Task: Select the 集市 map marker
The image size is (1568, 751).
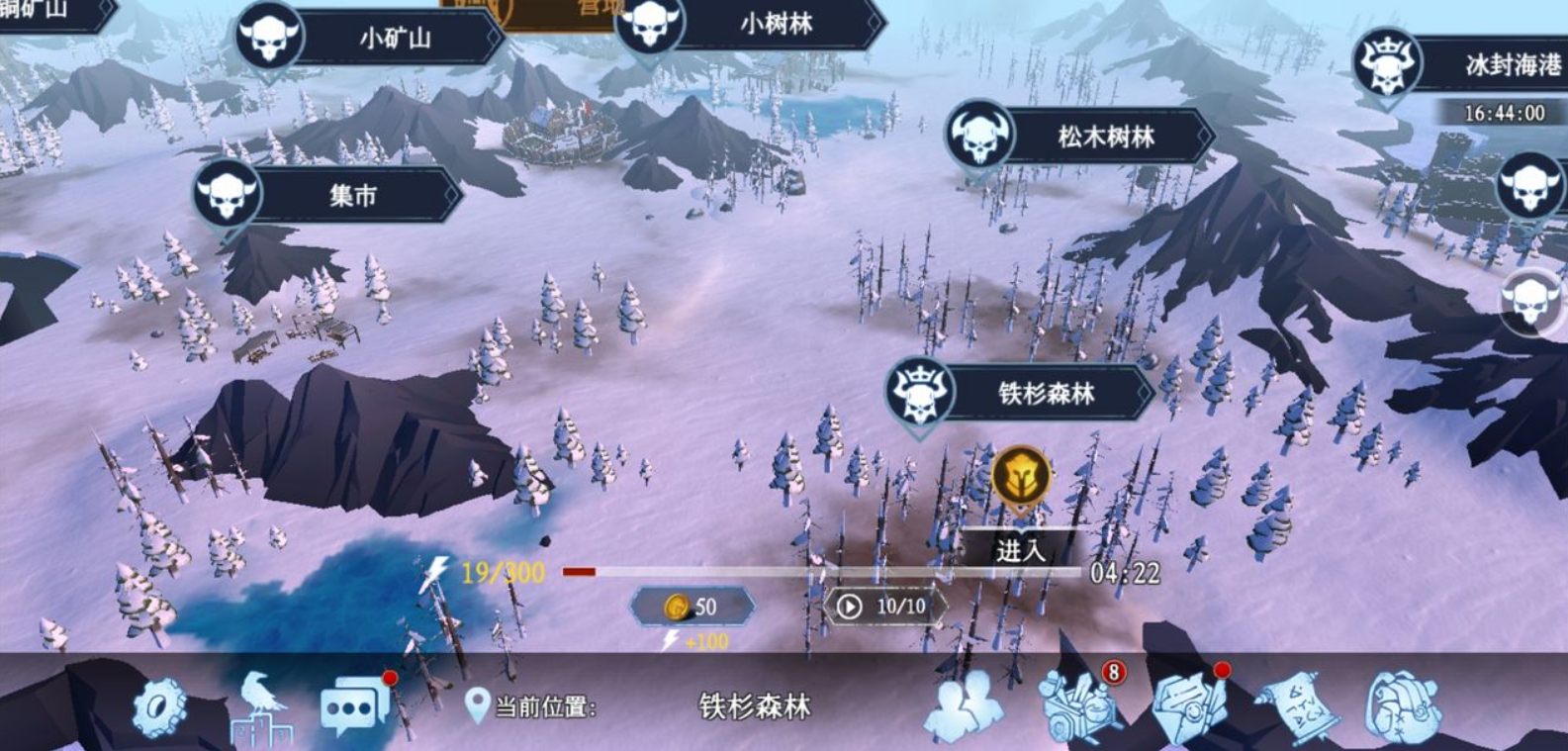Action: click(353, 195)
